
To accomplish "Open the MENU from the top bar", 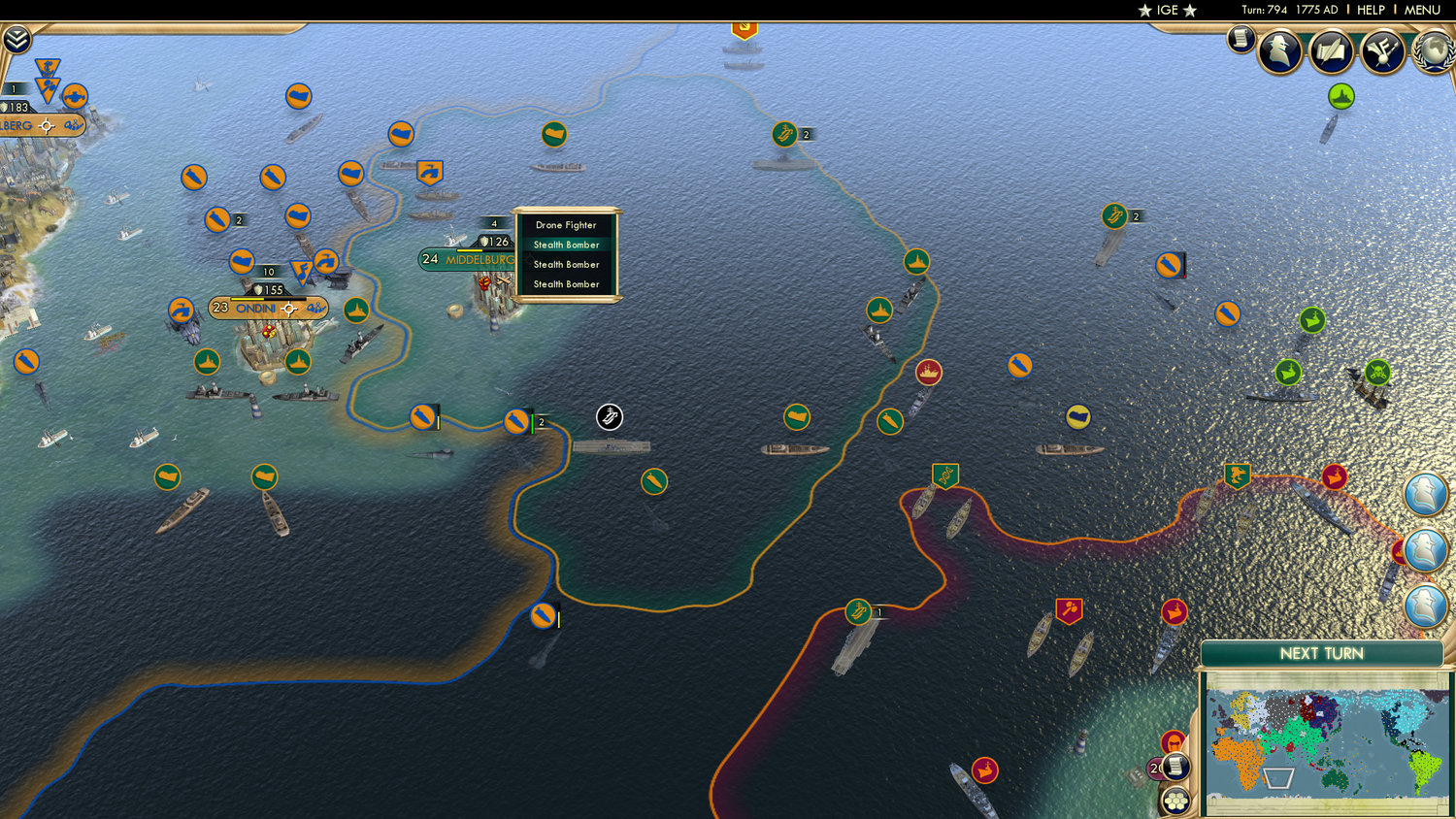I will [1421, 10].
